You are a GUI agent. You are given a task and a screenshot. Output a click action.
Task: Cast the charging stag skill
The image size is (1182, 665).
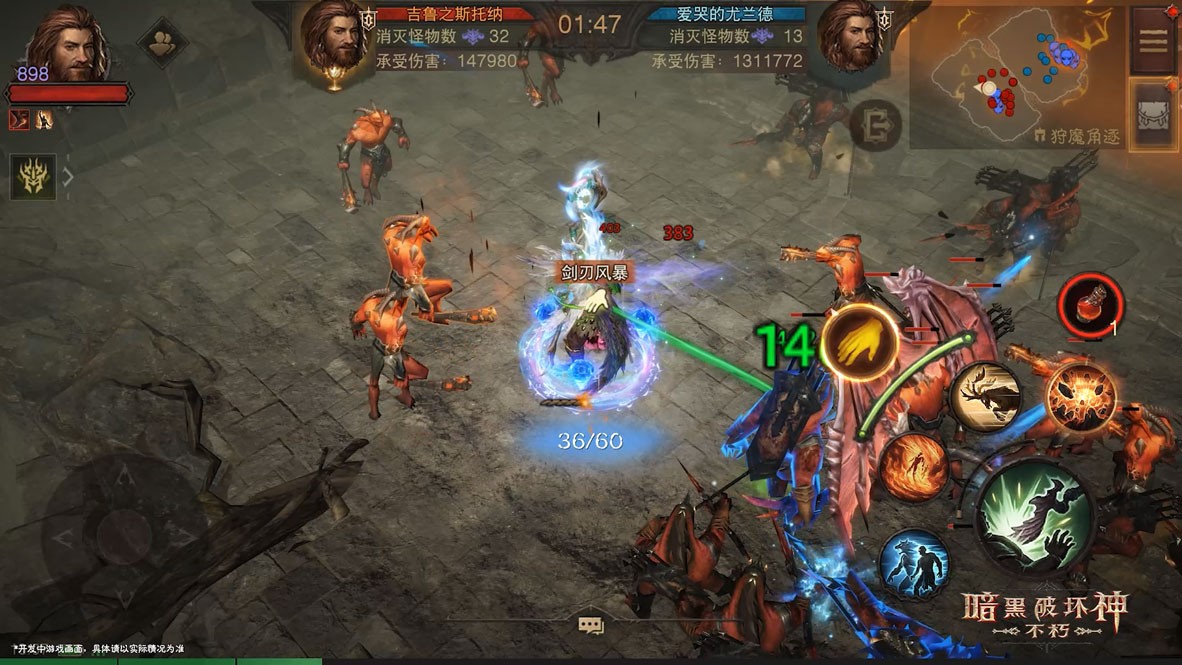985,396
